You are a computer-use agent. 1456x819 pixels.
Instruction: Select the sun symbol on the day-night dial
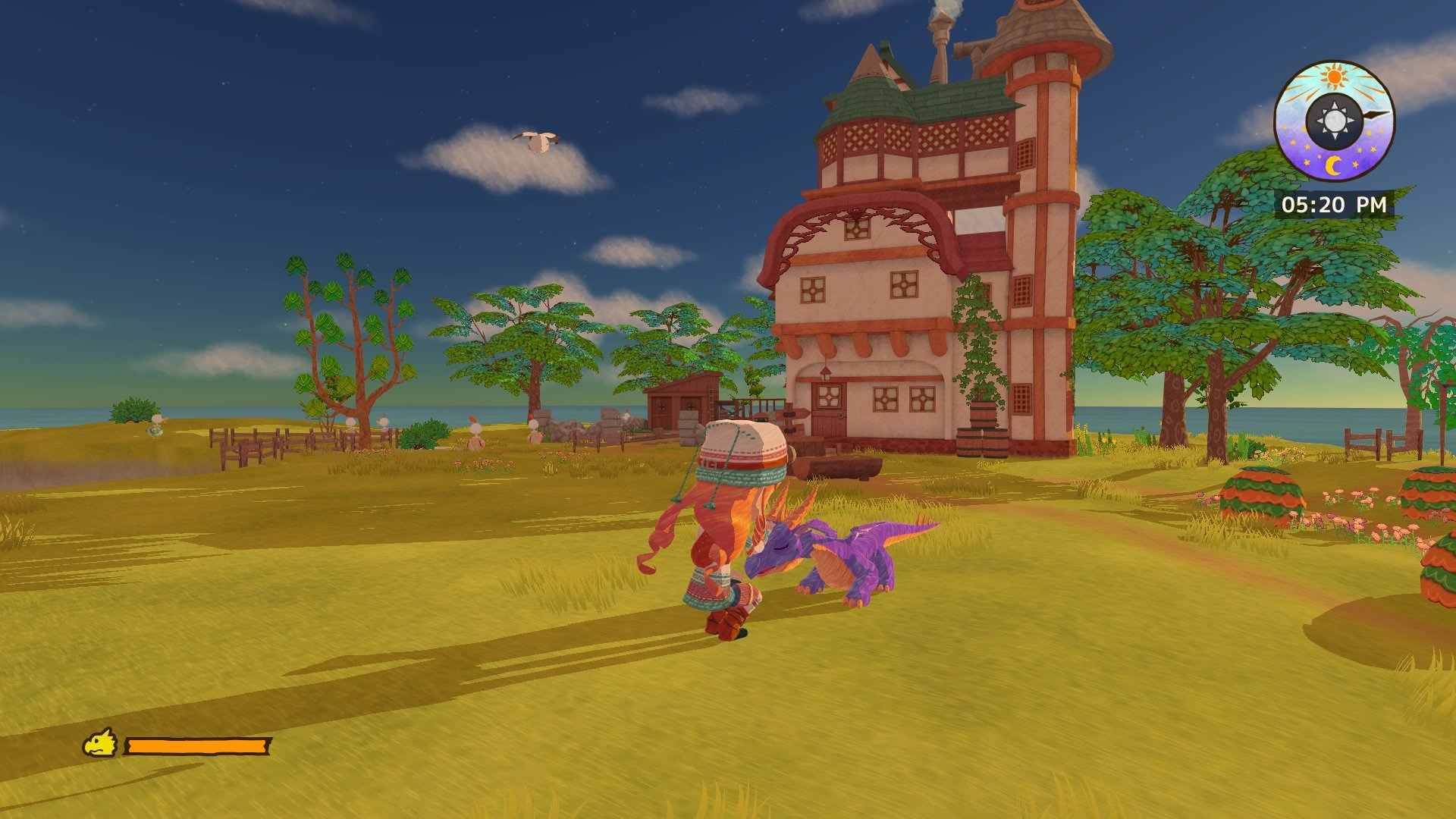[x=1335, y=77]
